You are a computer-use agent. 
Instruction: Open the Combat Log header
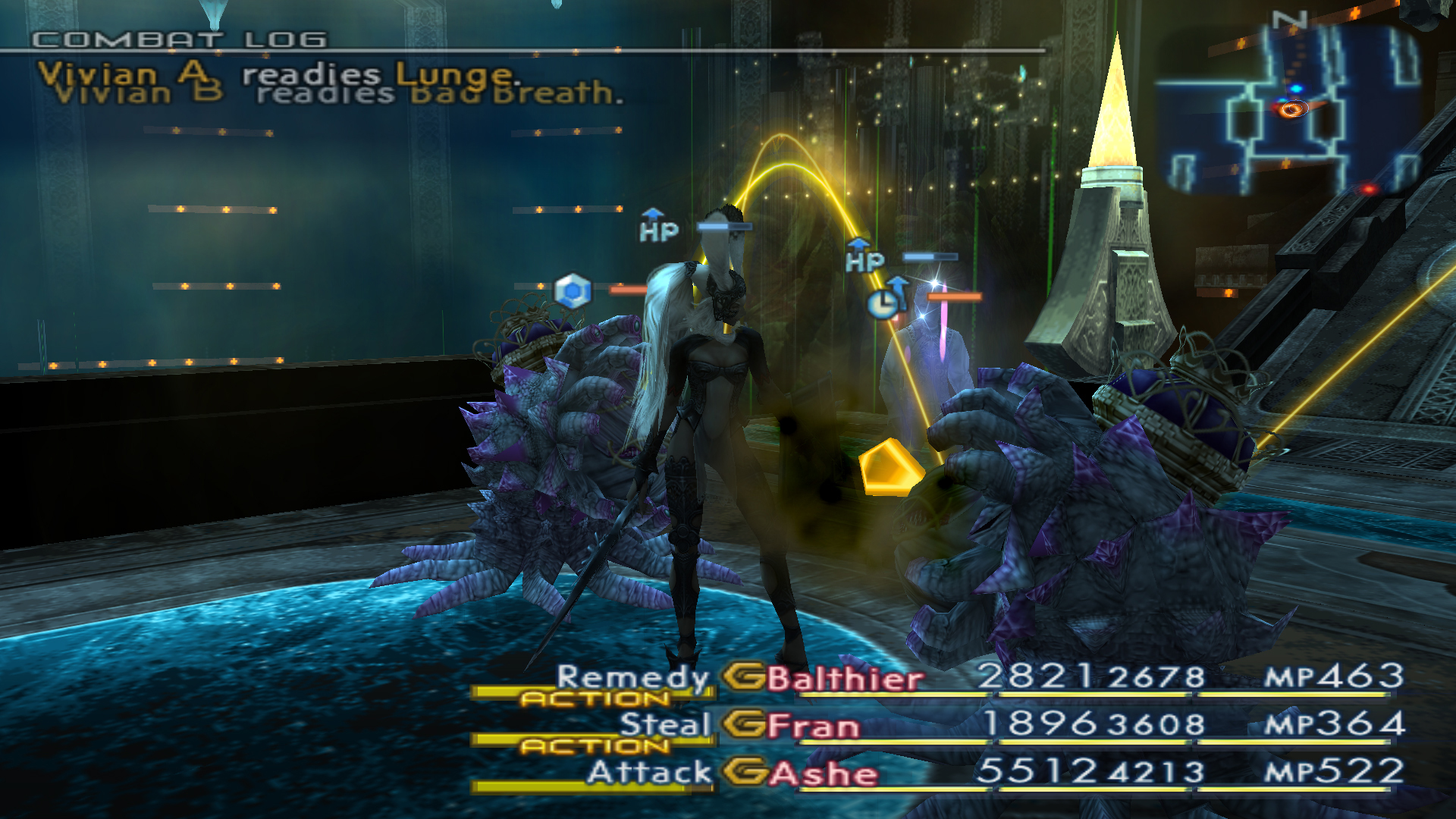(x=180, y=39)
